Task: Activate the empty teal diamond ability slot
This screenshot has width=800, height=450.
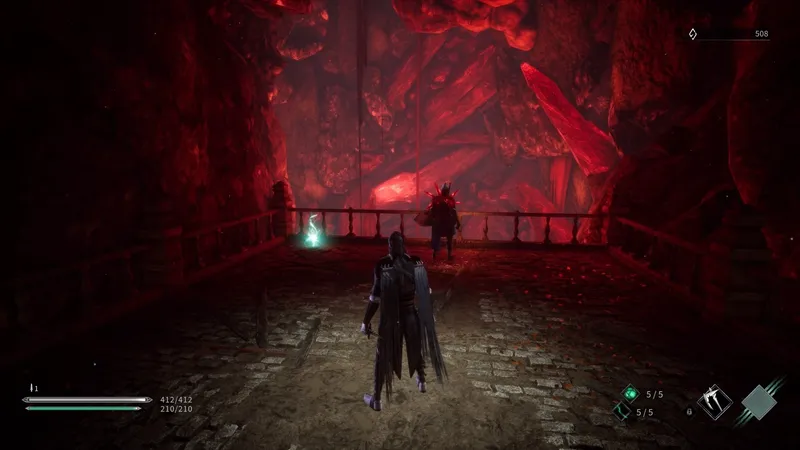Action: (760, 403)
